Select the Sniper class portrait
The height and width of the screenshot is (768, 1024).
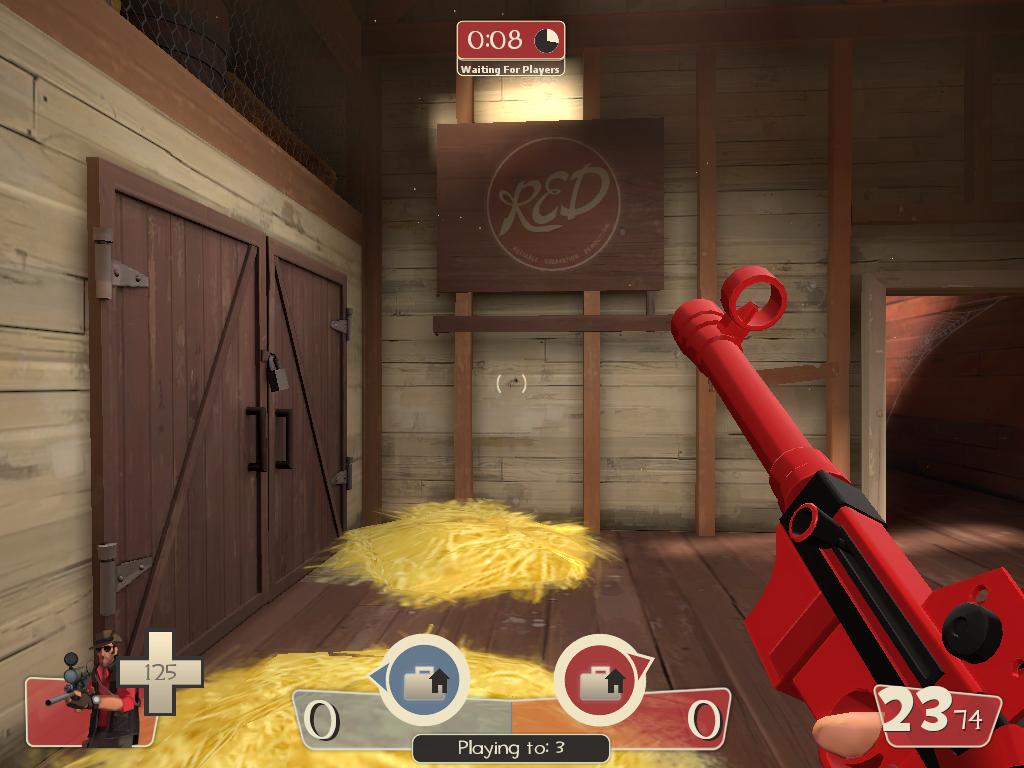[98, 690]
